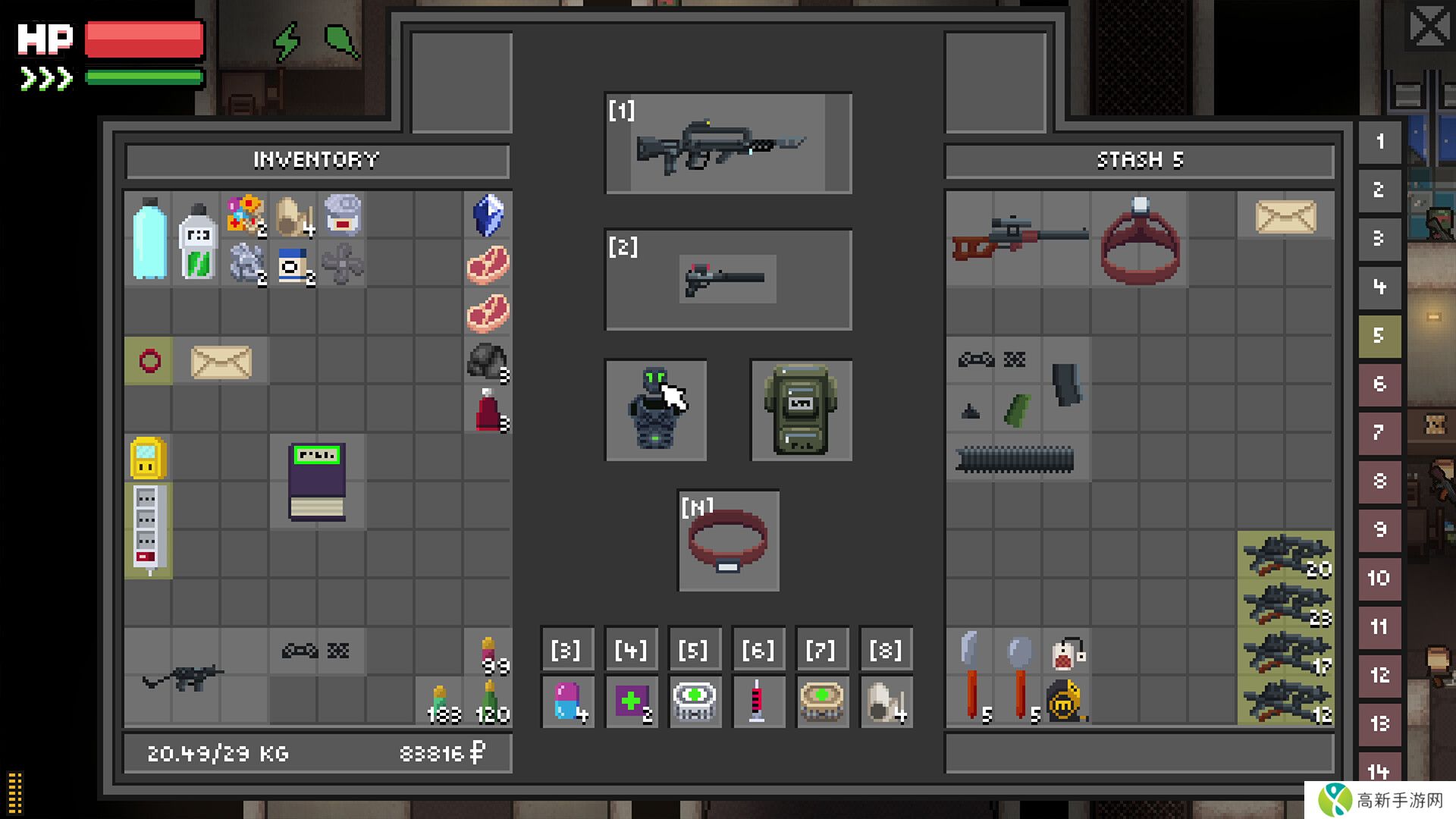Switch to stash tab 1
This screenshot has height=819, width=1456.
pos(1379,142)
